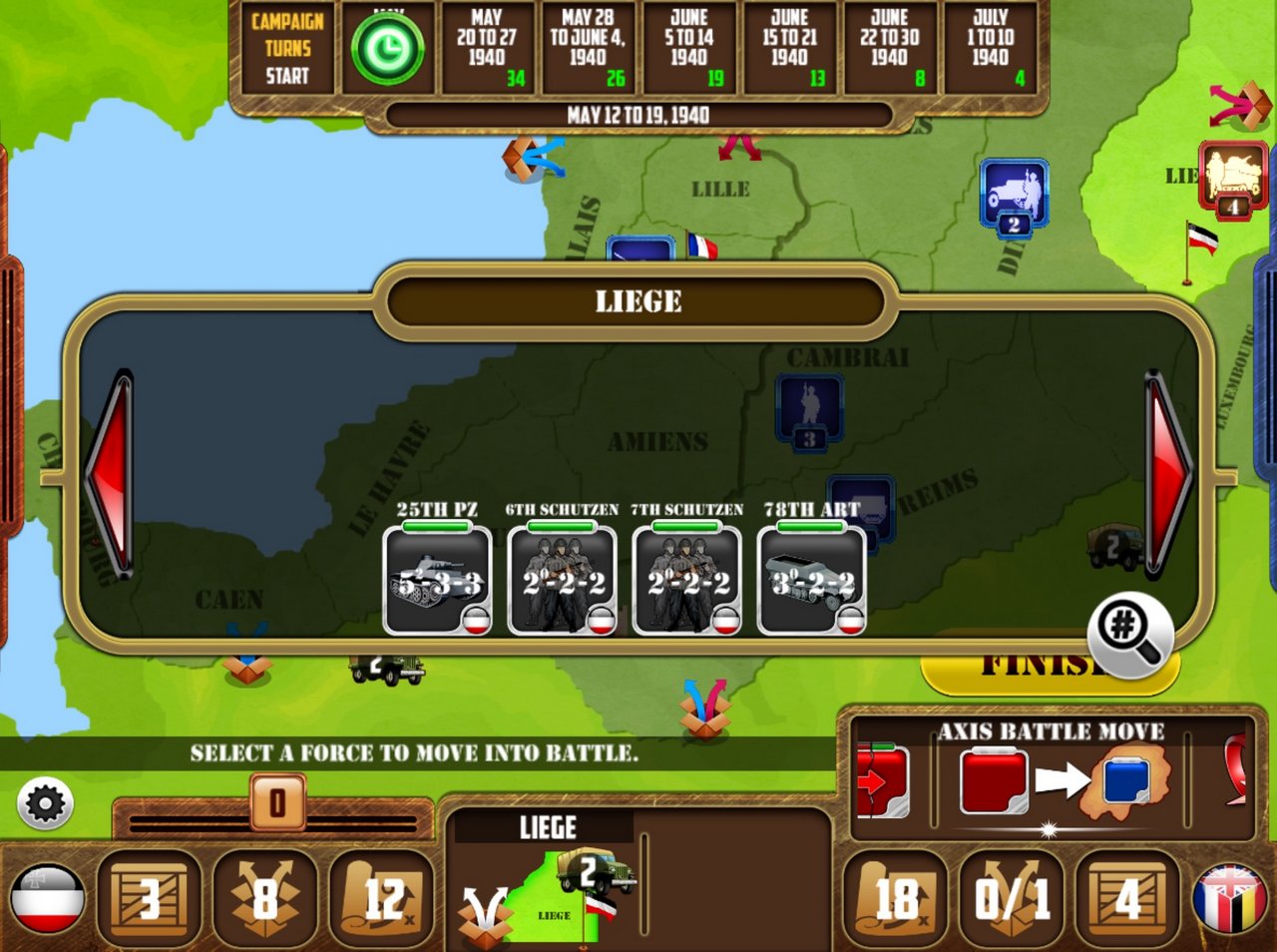Click the left red arrow
The image size is (1277, 952).
[x=112, y=475]
